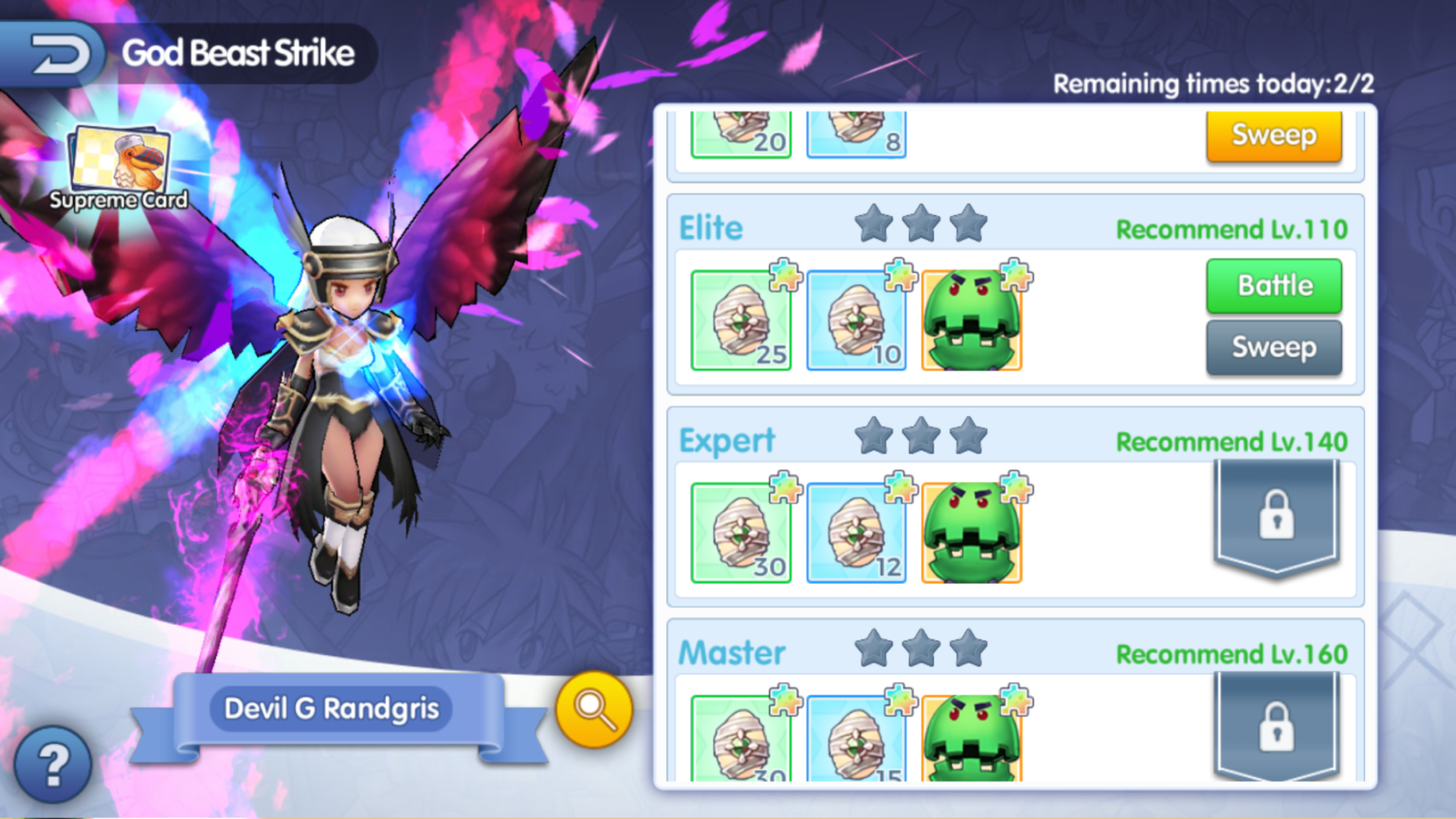The image size is (1456, 819).
Task: Inspect the blue egg reward worth 10
Action: [855, 322]
